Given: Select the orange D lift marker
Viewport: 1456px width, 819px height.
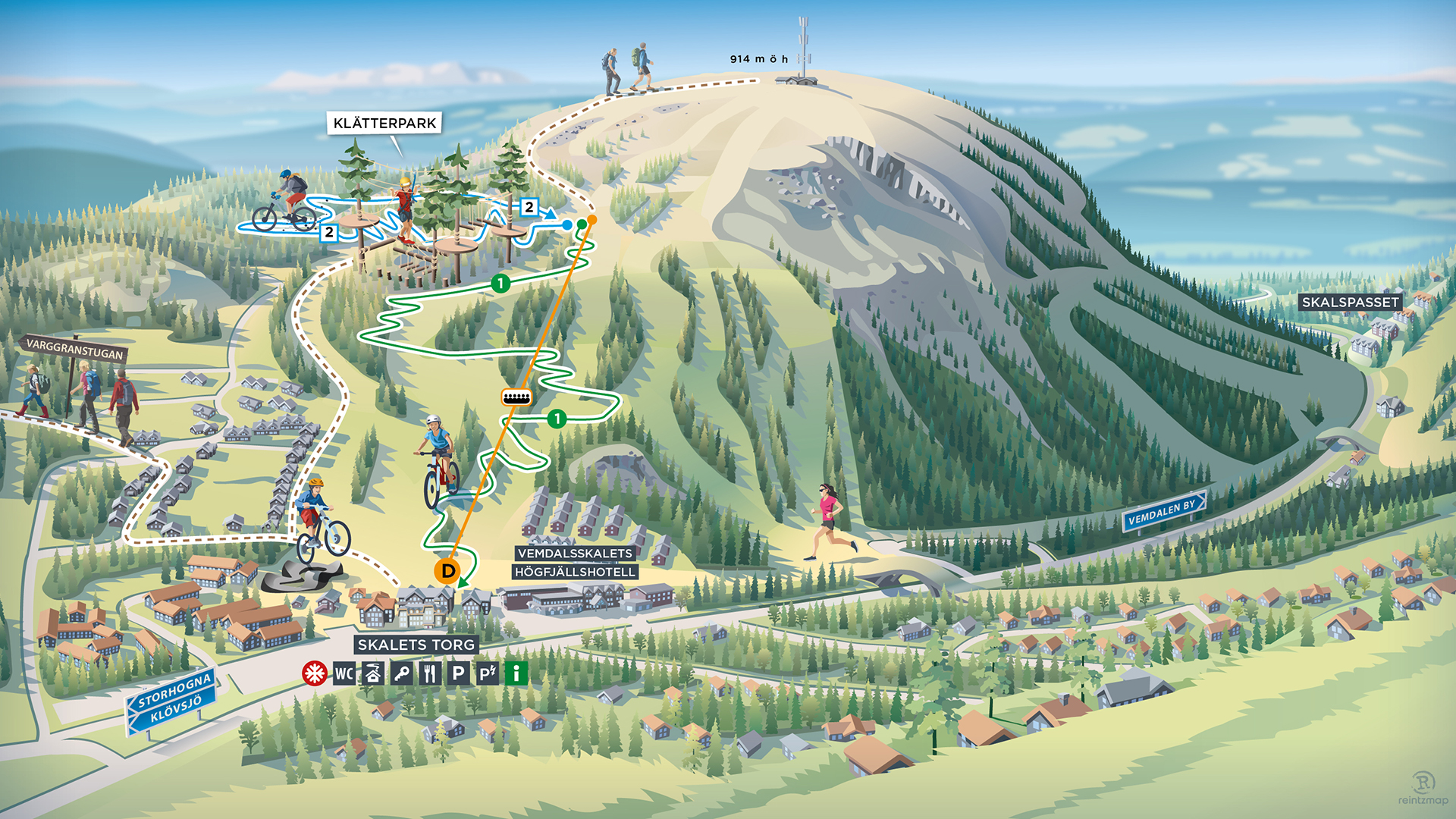Looking at the screenshot, I should click(447, 570).
